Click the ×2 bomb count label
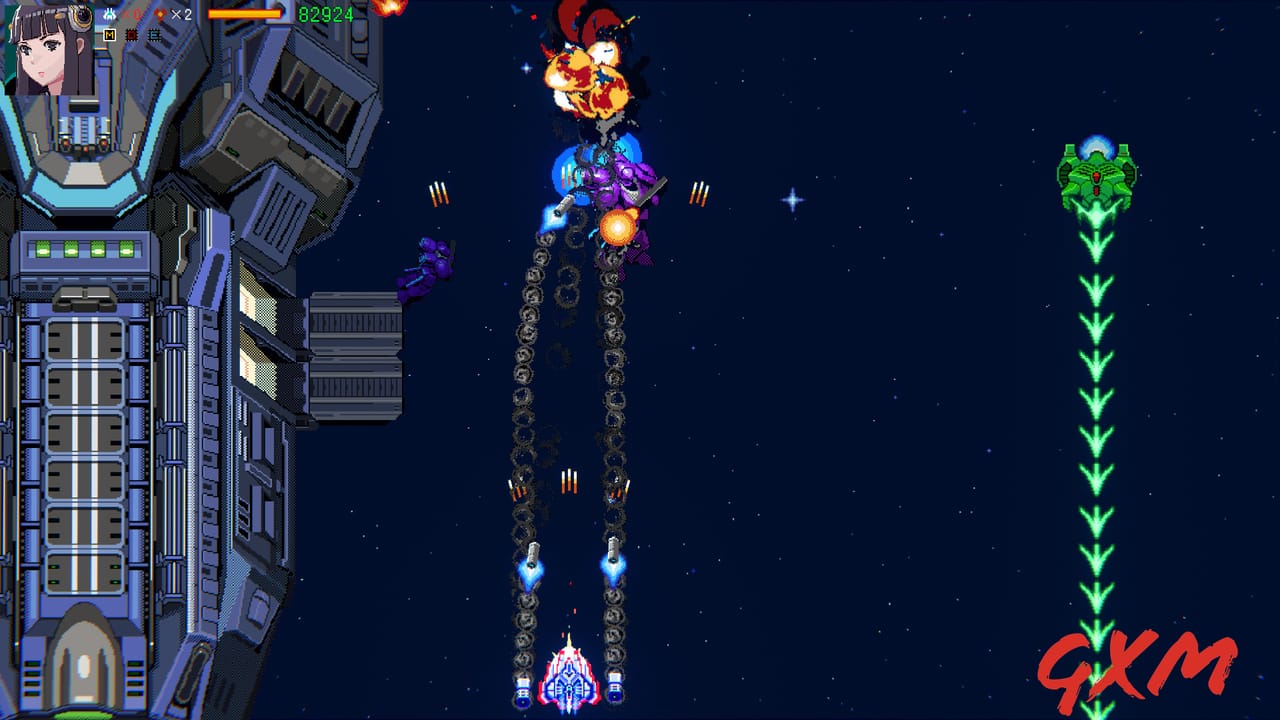 click(x=181, y=14)
